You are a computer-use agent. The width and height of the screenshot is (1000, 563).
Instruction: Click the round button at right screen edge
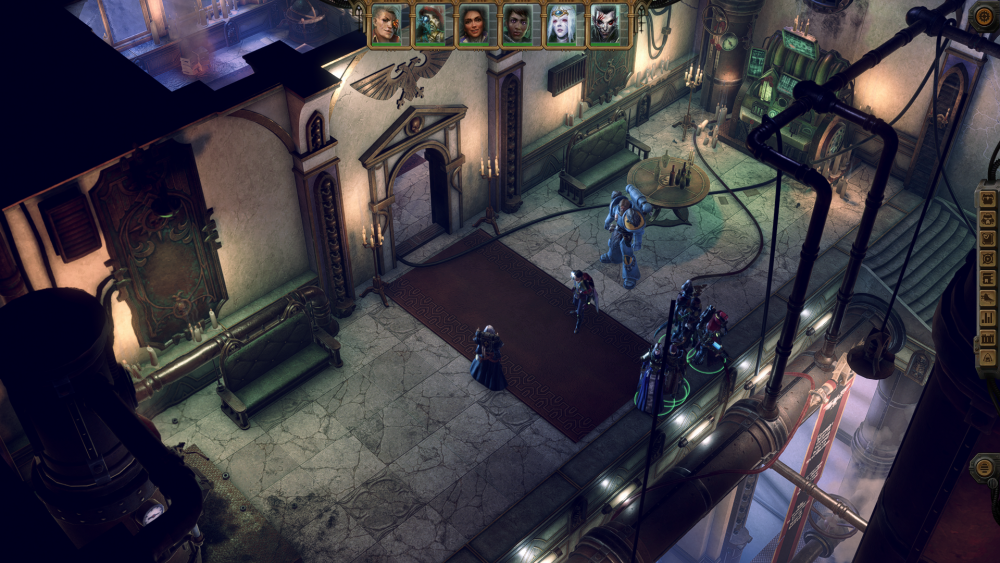pyautogui.click(x=985, y=466)
